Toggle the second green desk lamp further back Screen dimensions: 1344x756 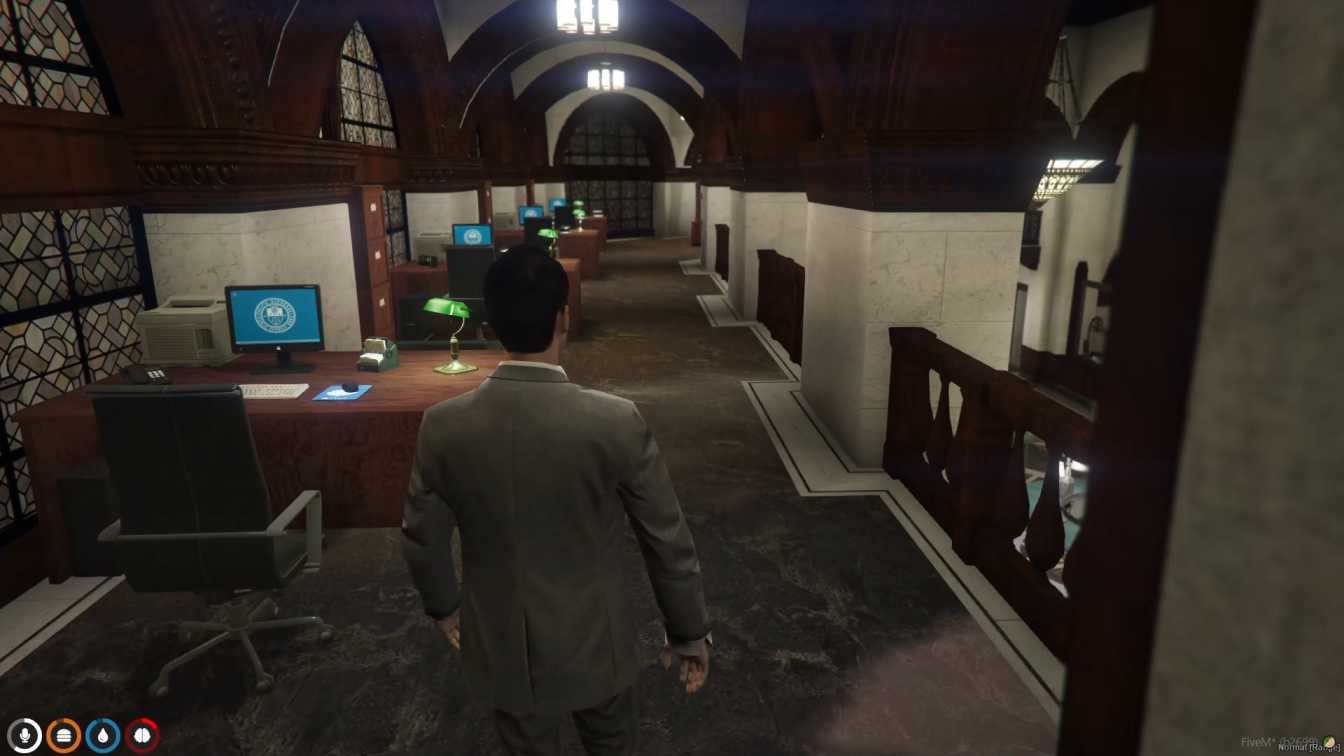546,232
